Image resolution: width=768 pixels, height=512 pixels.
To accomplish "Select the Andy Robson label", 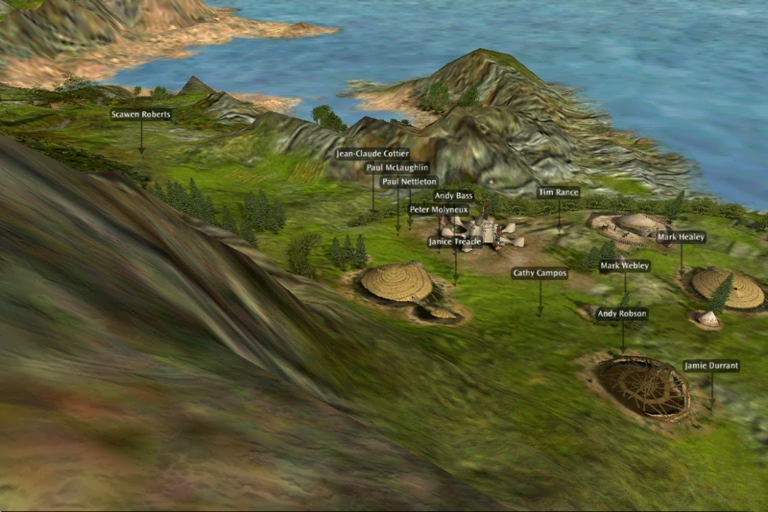I will click(x=622, y=314).
